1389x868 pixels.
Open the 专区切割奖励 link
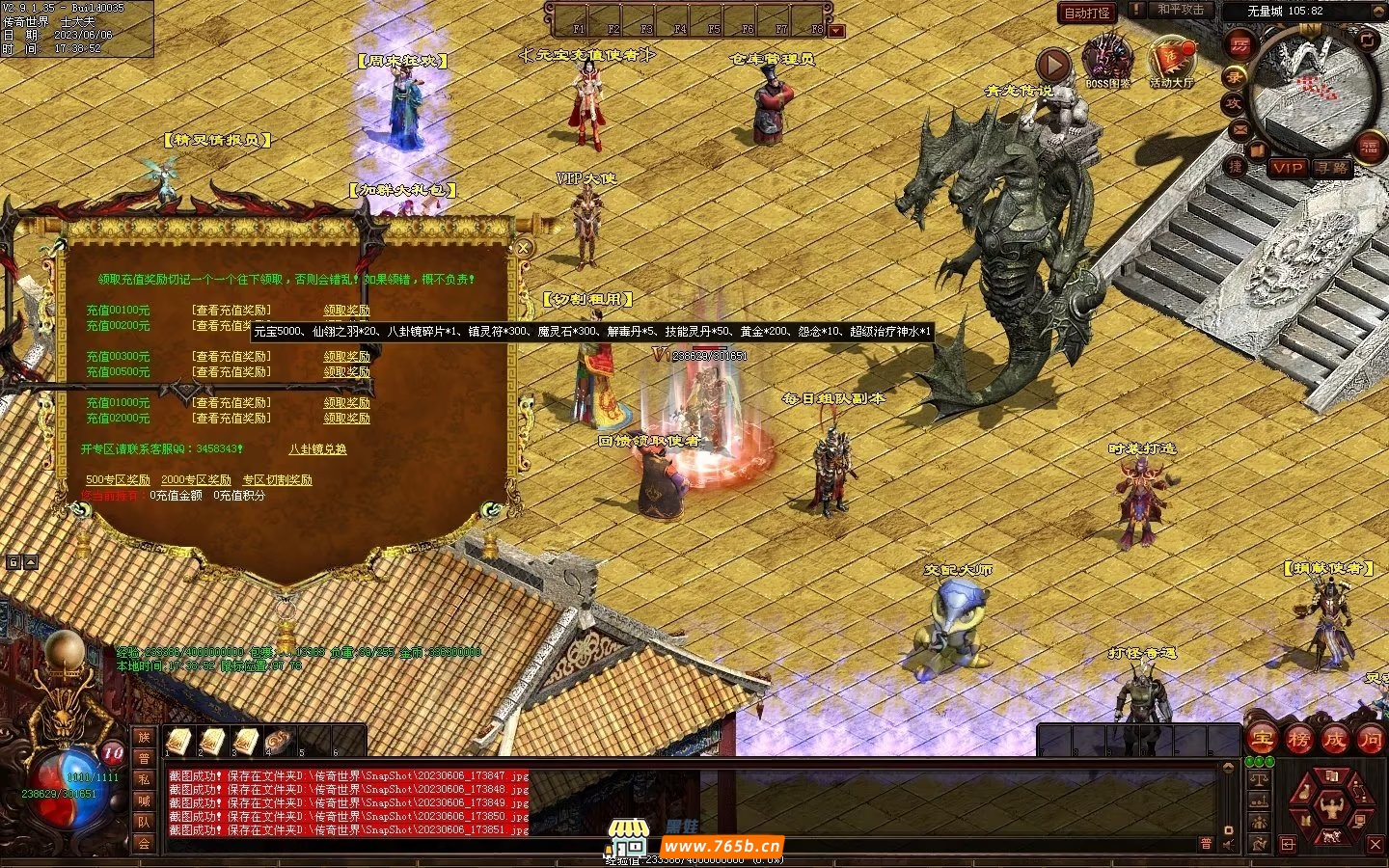[x=277, y=480]
